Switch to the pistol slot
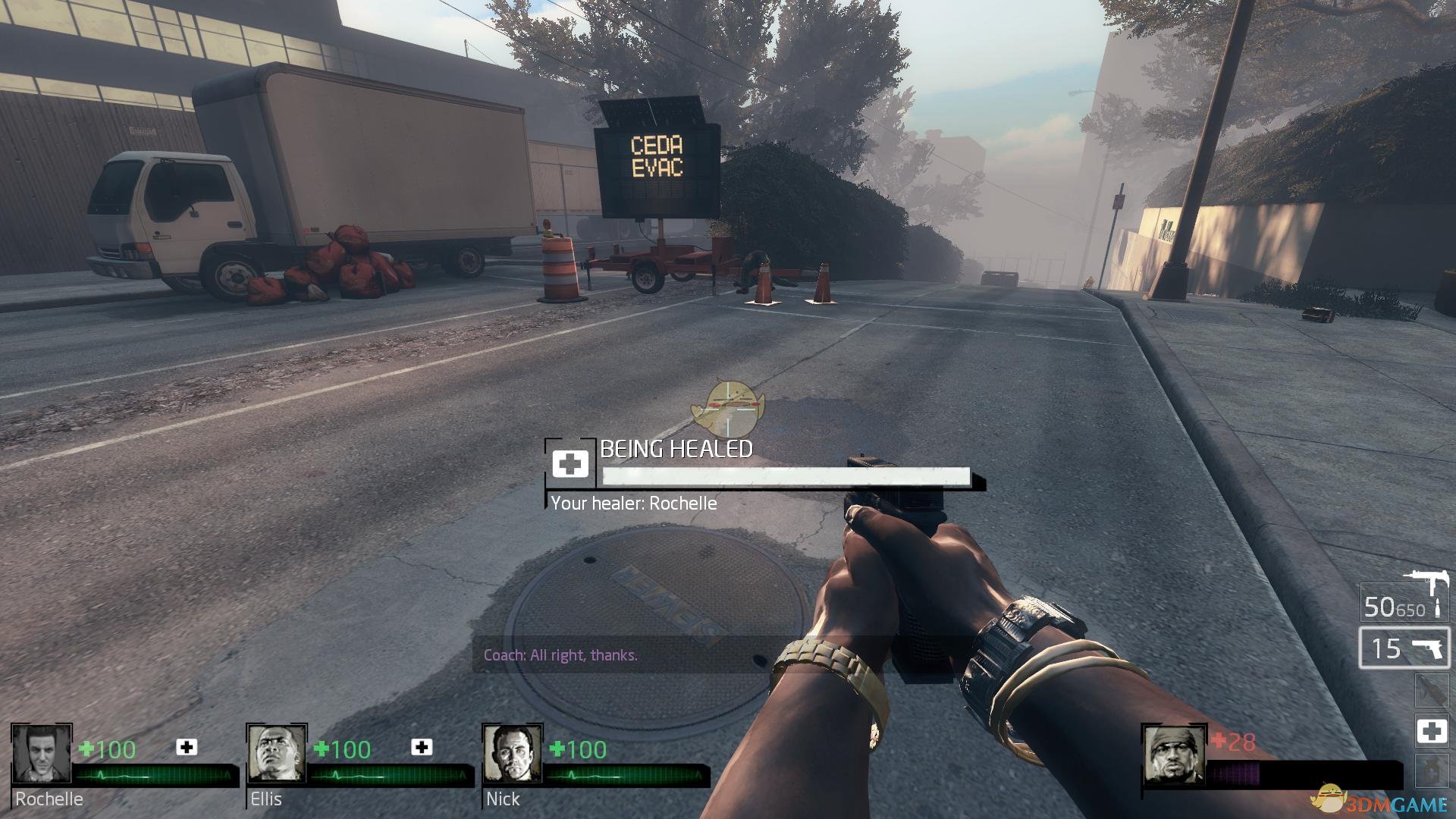 [1404, 648]
